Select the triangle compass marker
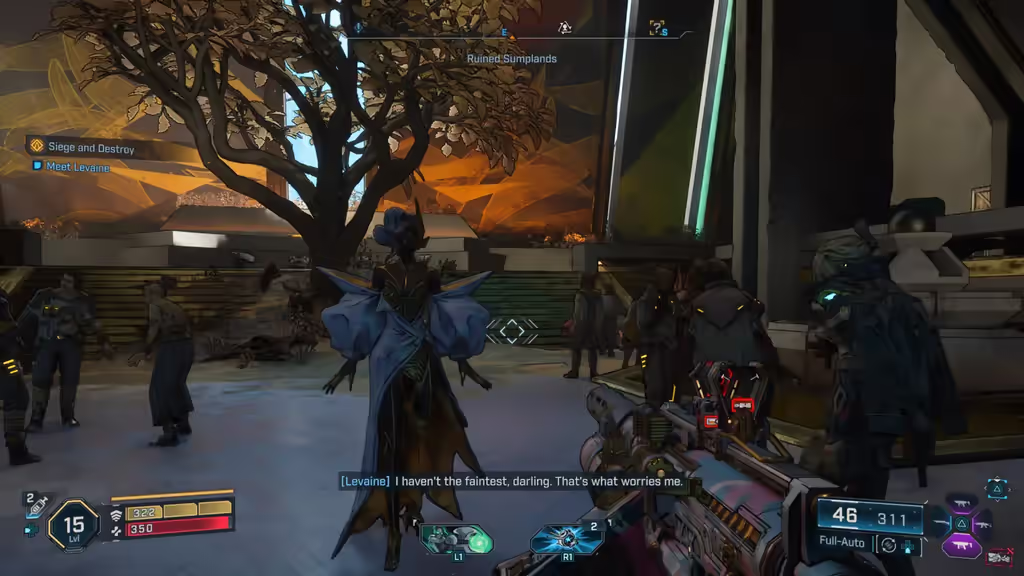The image size is (1024, 576). (x=564, y=28)
